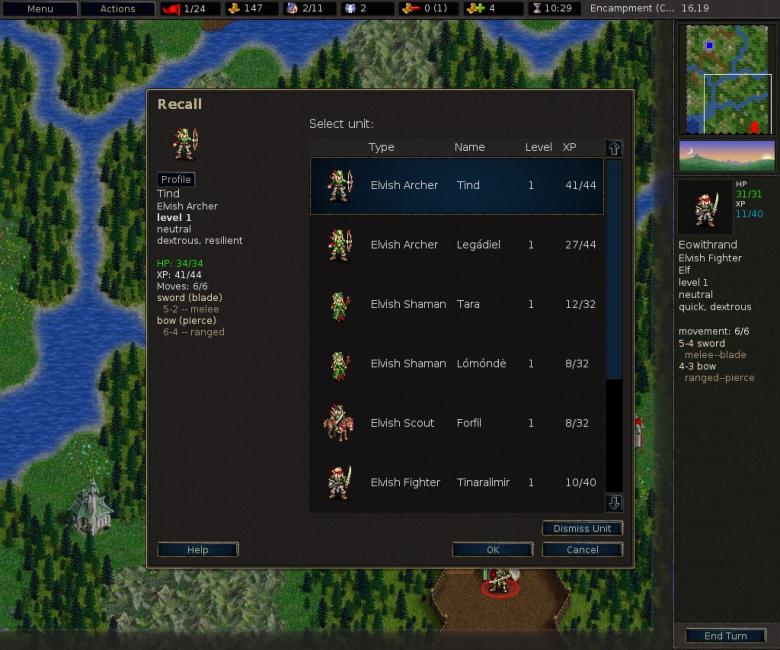780x650 pixels.
Task: Select Elvish Shaman Tara row
Action: 456,304
